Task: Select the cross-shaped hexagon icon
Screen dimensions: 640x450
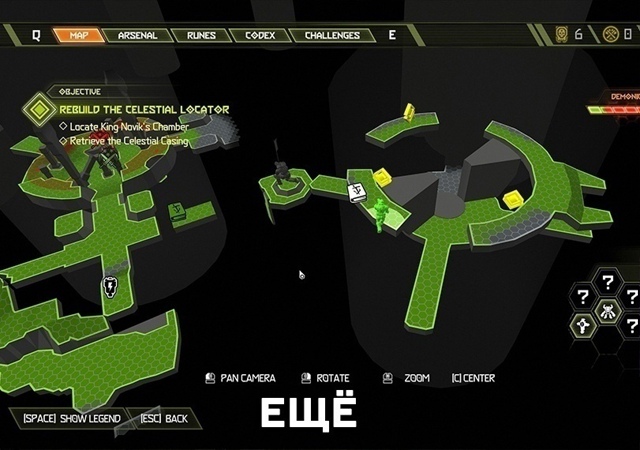Action: click(585, 325)
